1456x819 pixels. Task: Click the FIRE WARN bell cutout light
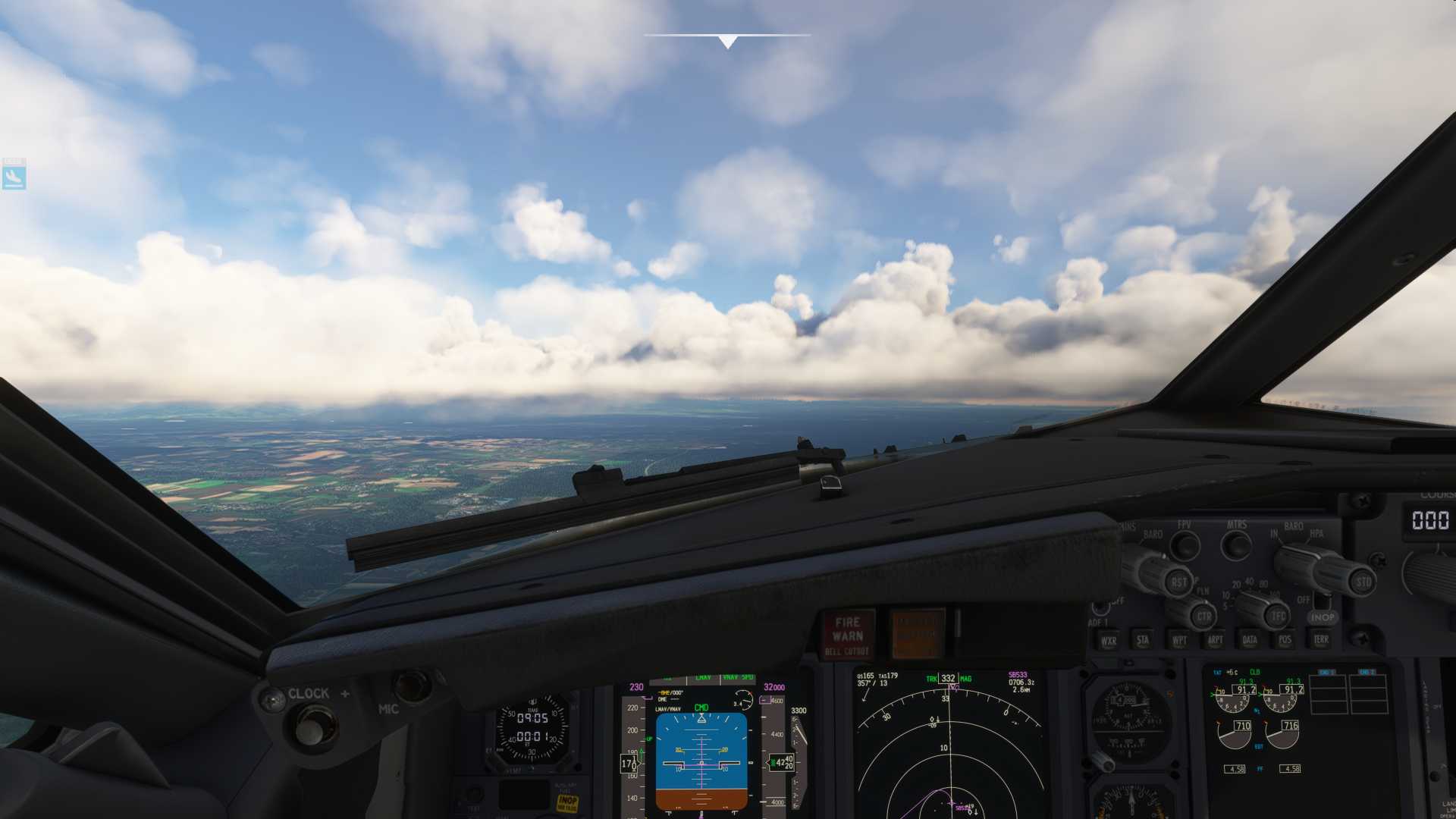pos(848,635)
